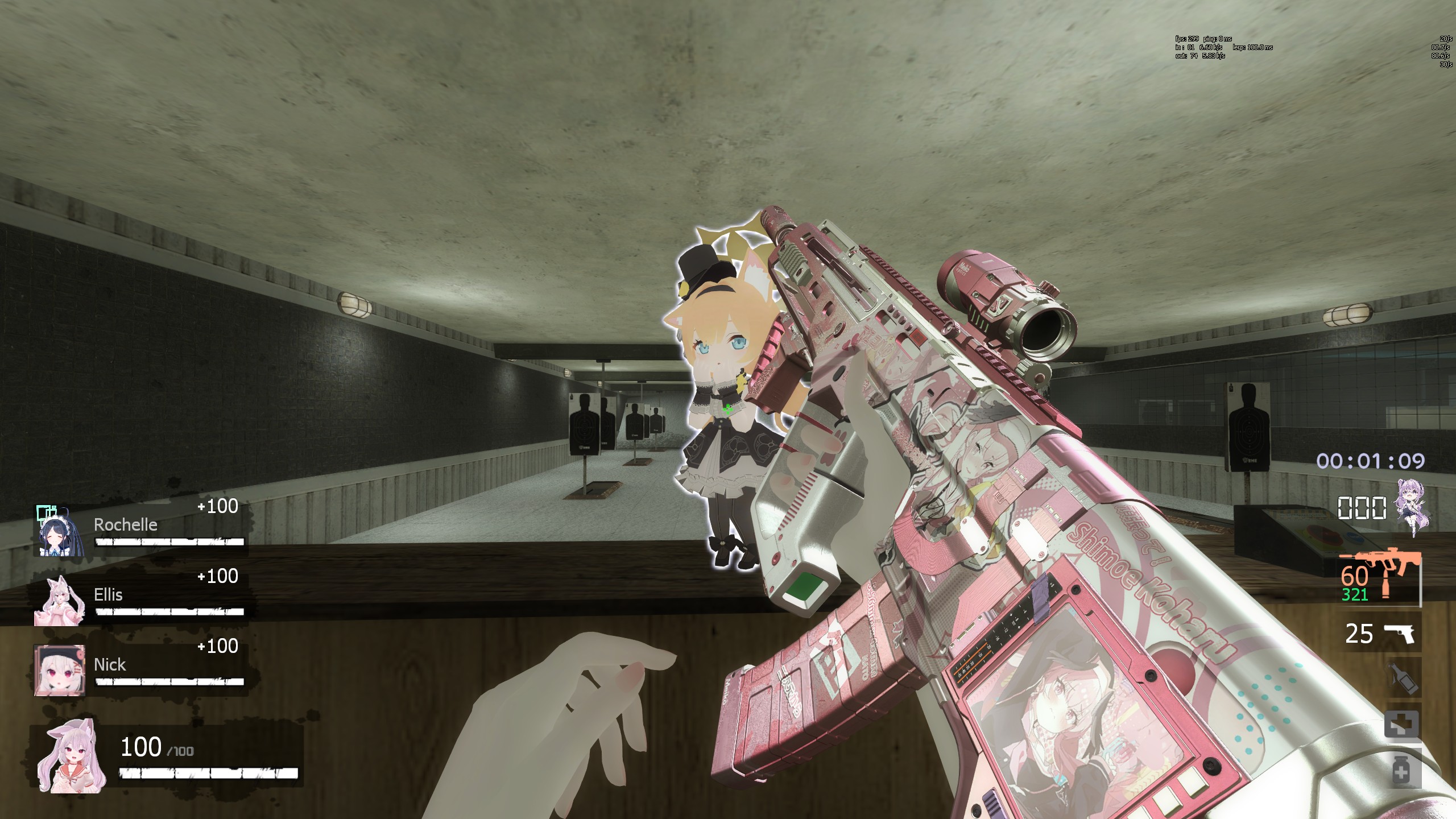Click Nick's teammate portrait
Viewport: 1456px width, 819px height.
click(x=60, y=670)
